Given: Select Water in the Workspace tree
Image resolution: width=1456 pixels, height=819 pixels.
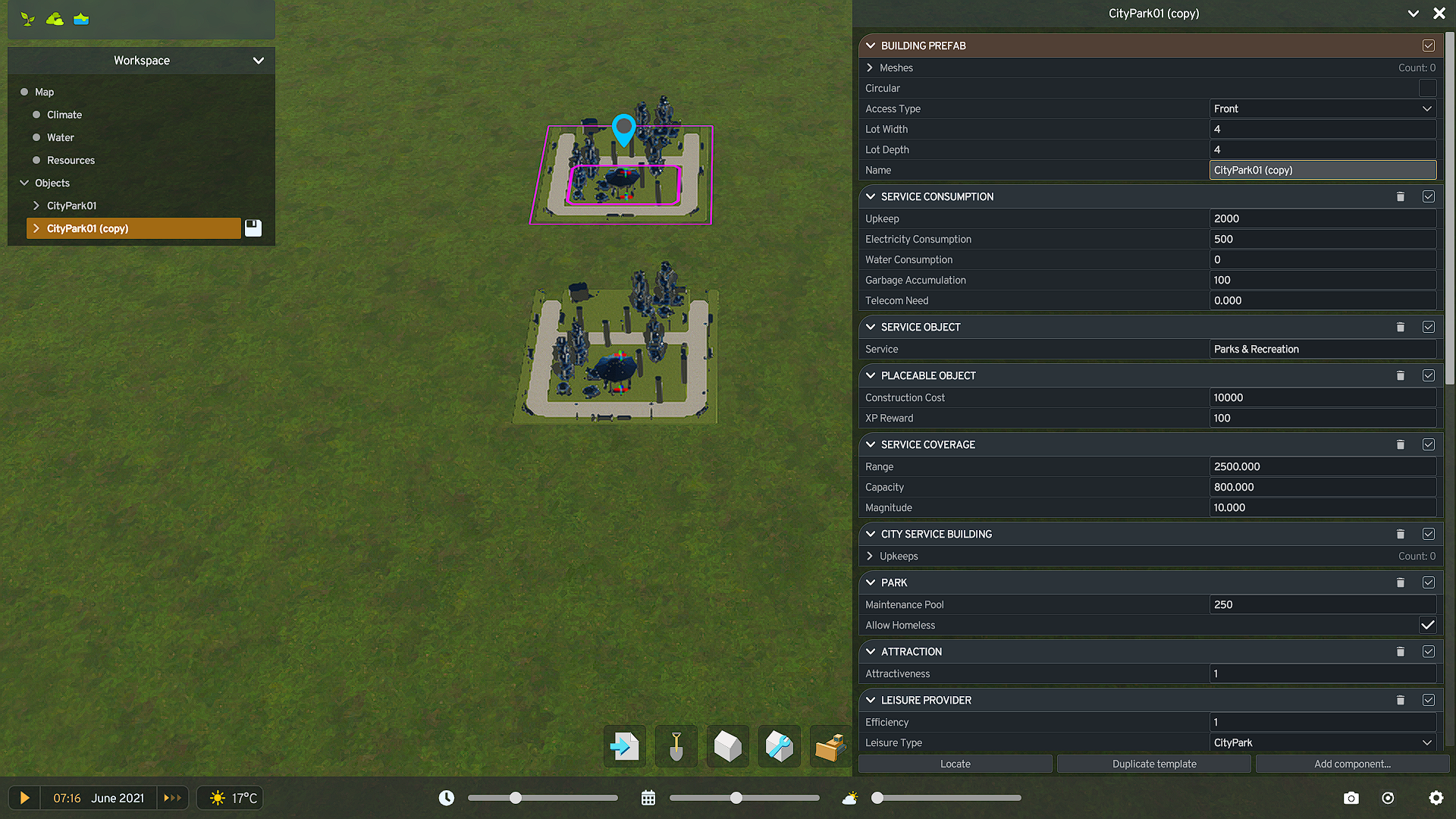Looking at the screenshot, I should pos(61,137).
